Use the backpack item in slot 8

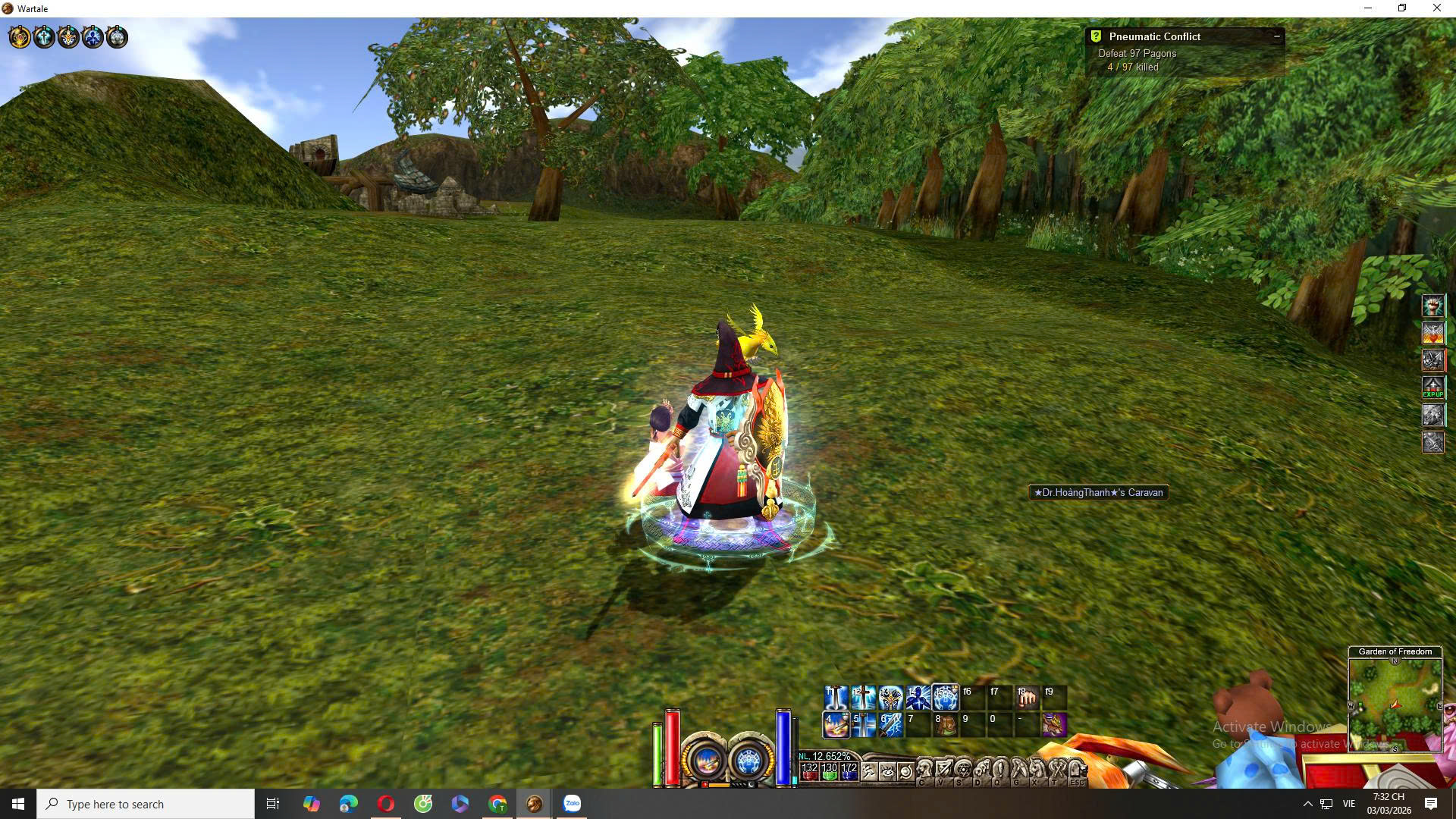coord(945,725)
